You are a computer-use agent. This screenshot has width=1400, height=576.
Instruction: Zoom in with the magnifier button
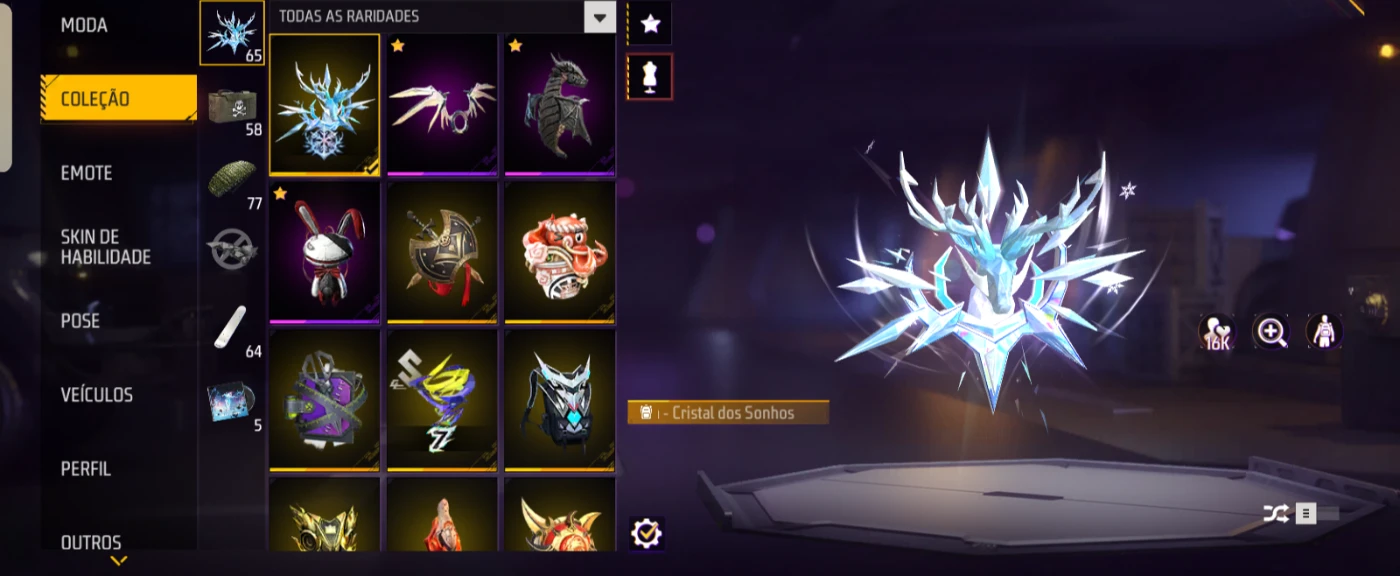(1272, 332)
